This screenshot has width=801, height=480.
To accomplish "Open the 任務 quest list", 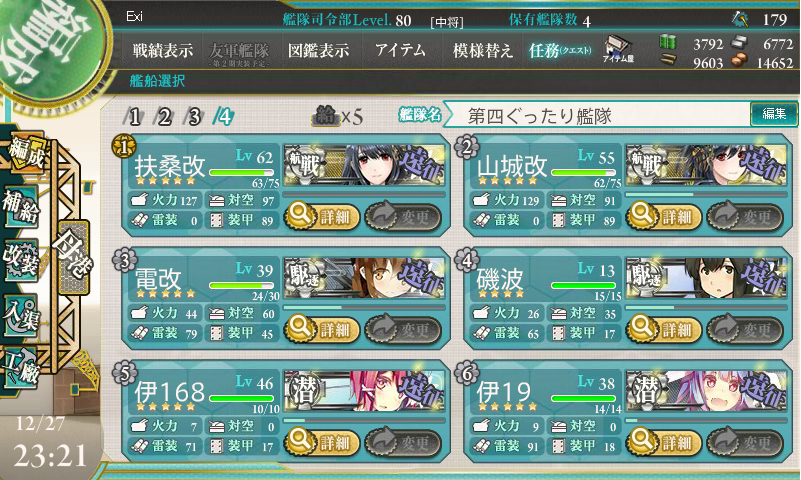I will (560, 49).
